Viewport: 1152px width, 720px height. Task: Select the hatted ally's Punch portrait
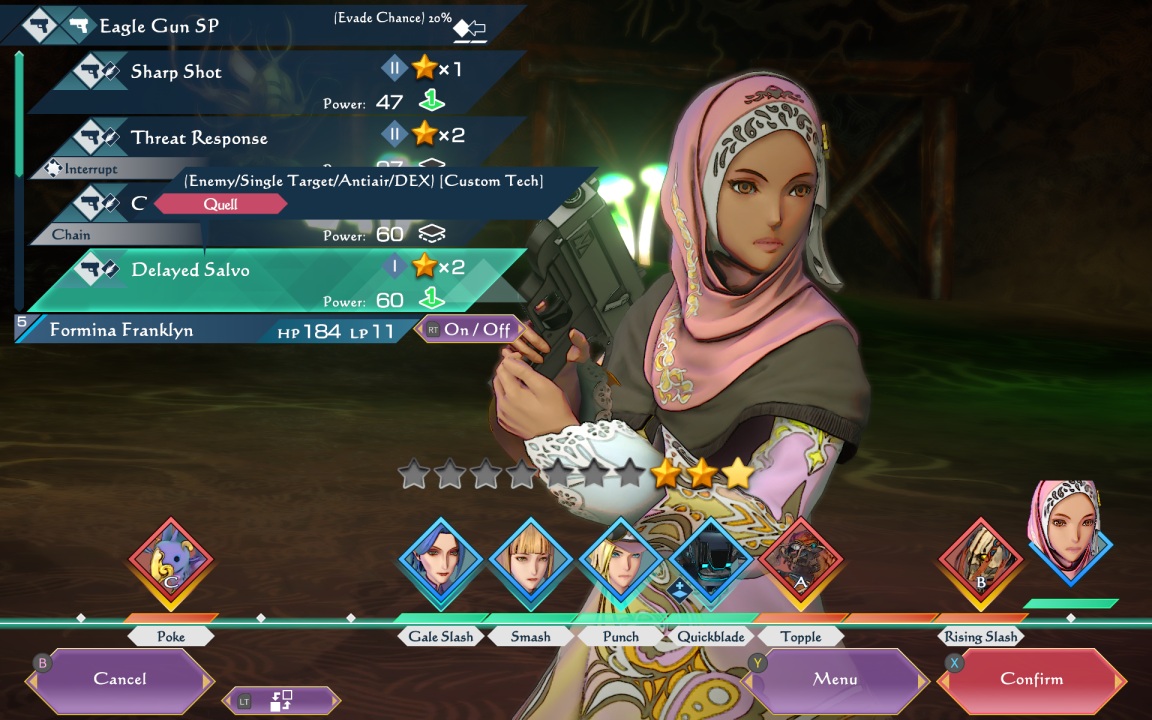pos(620,563)
